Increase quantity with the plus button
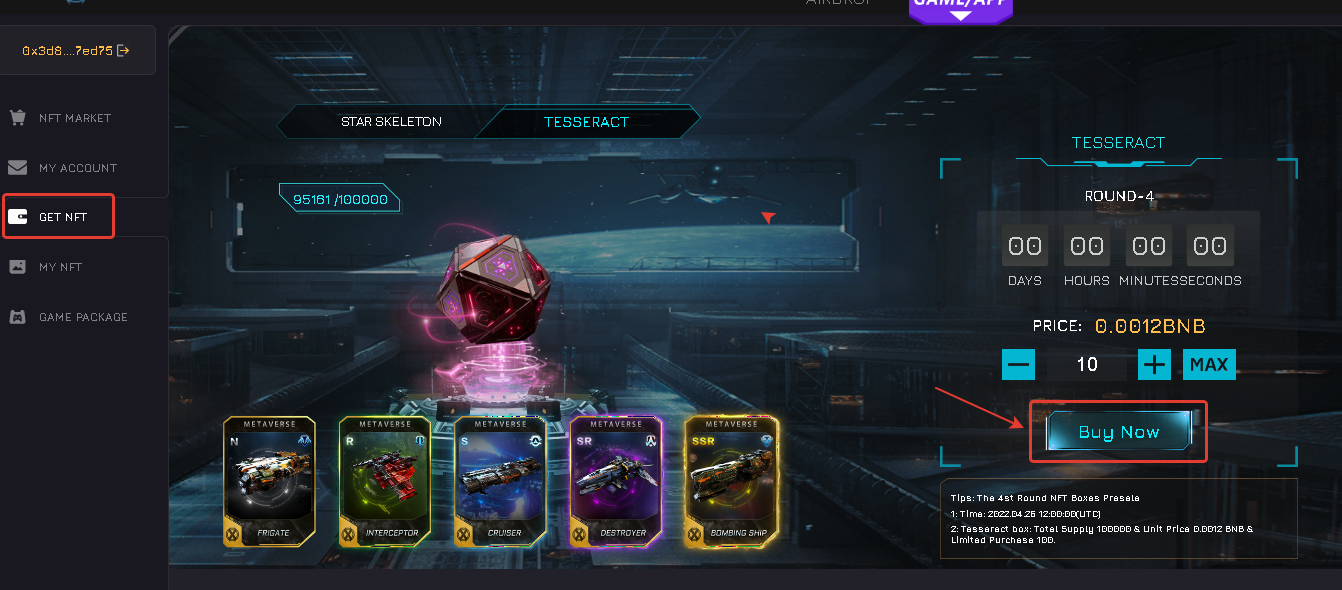 click(1154, 364)
